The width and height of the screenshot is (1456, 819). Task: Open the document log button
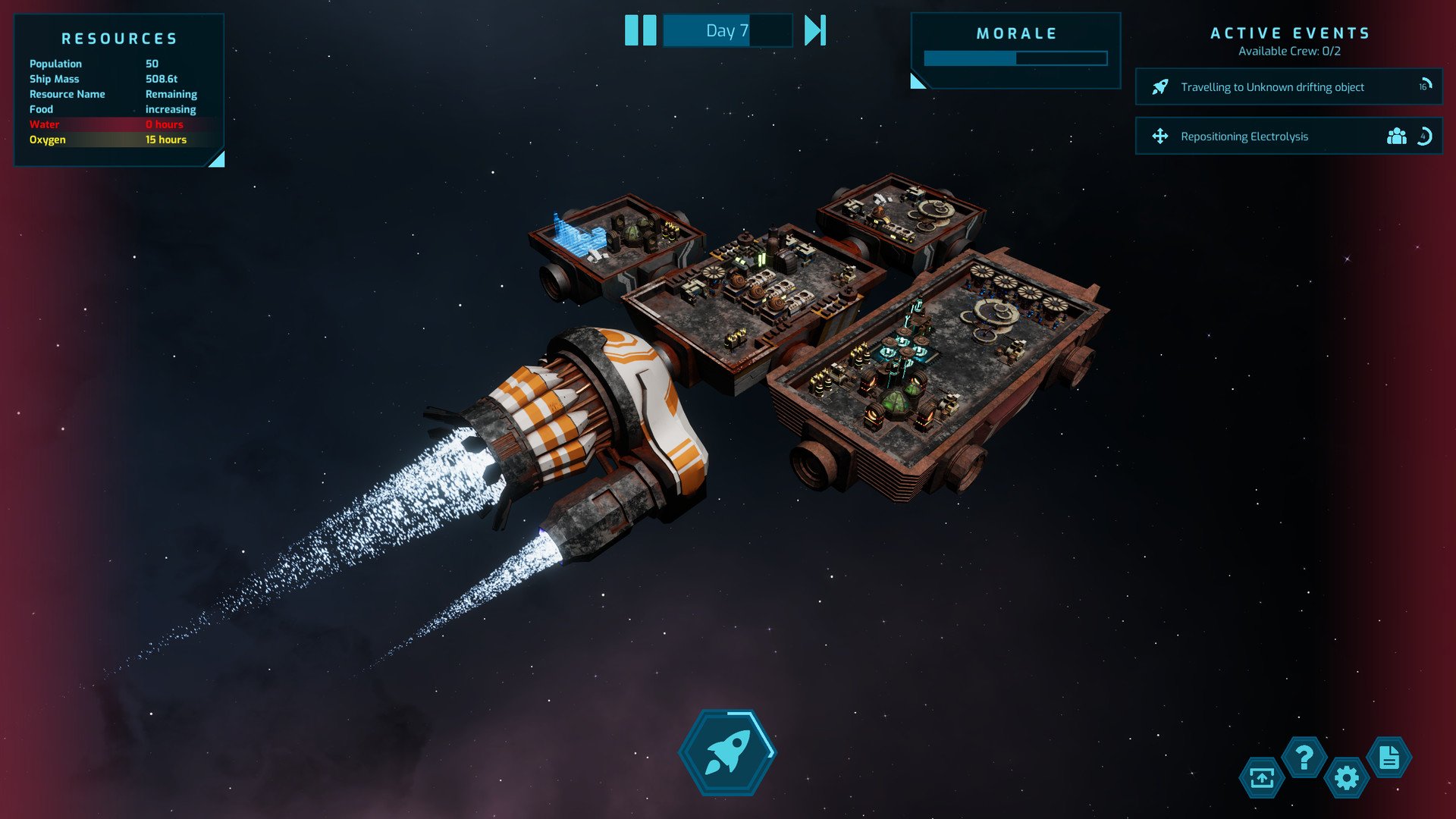(x=1389, y=757)
